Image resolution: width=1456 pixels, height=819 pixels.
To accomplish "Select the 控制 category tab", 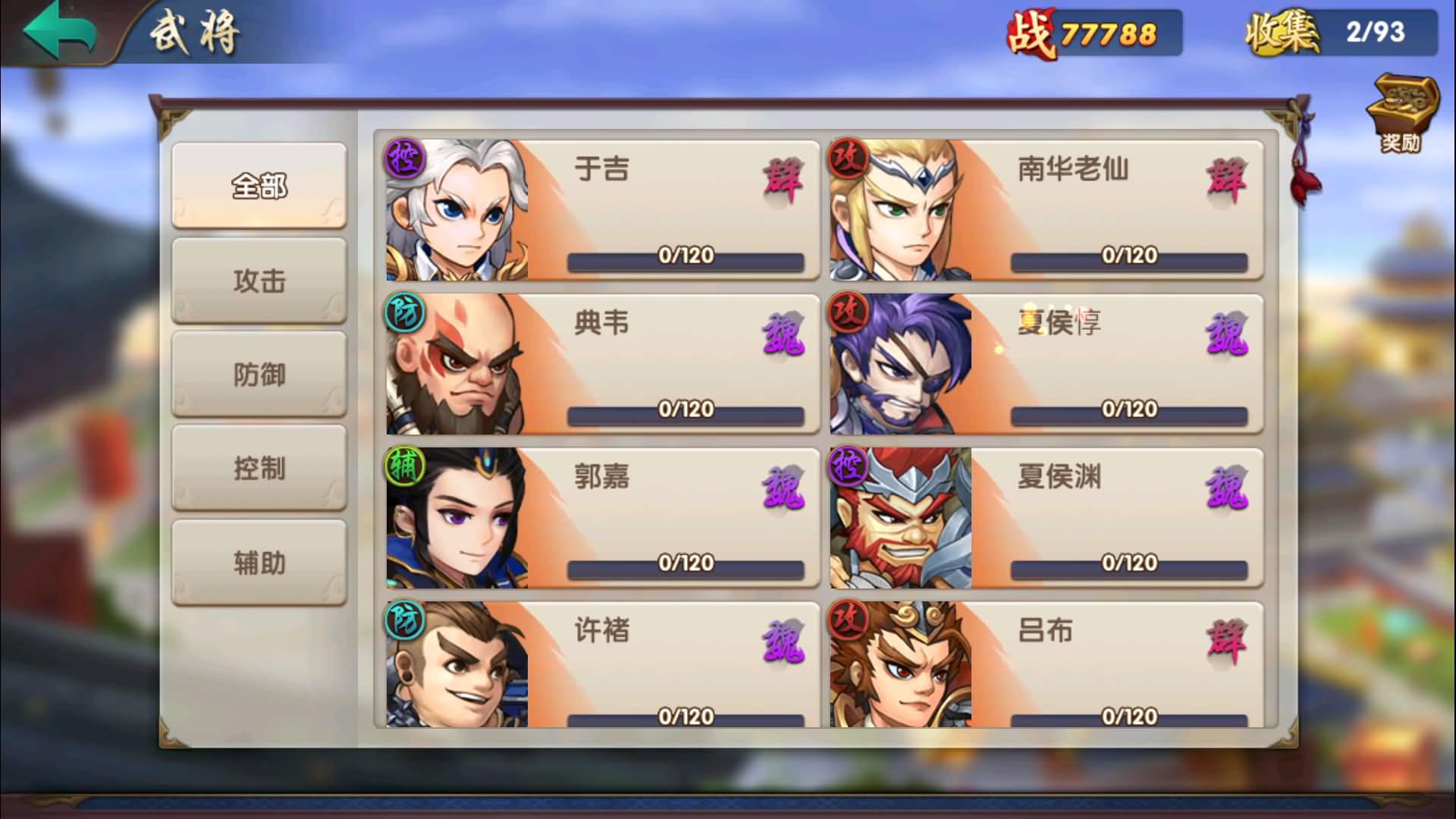I will (259, 468).
